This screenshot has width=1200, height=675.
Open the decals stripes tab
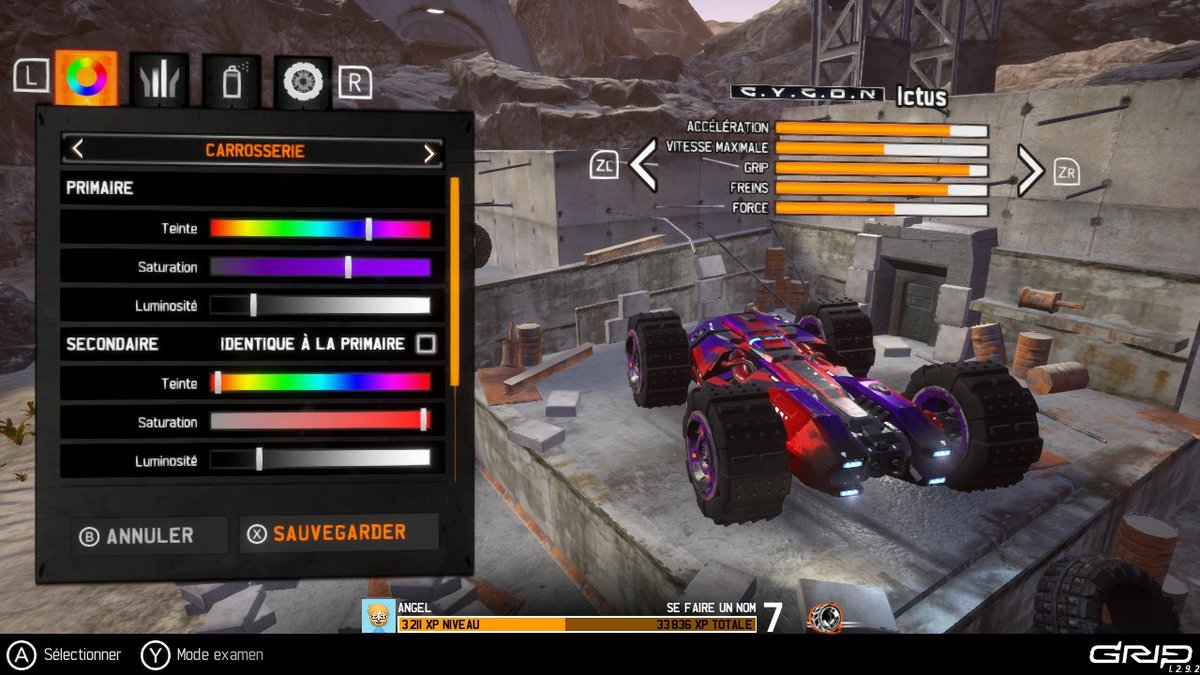point(159,80)
